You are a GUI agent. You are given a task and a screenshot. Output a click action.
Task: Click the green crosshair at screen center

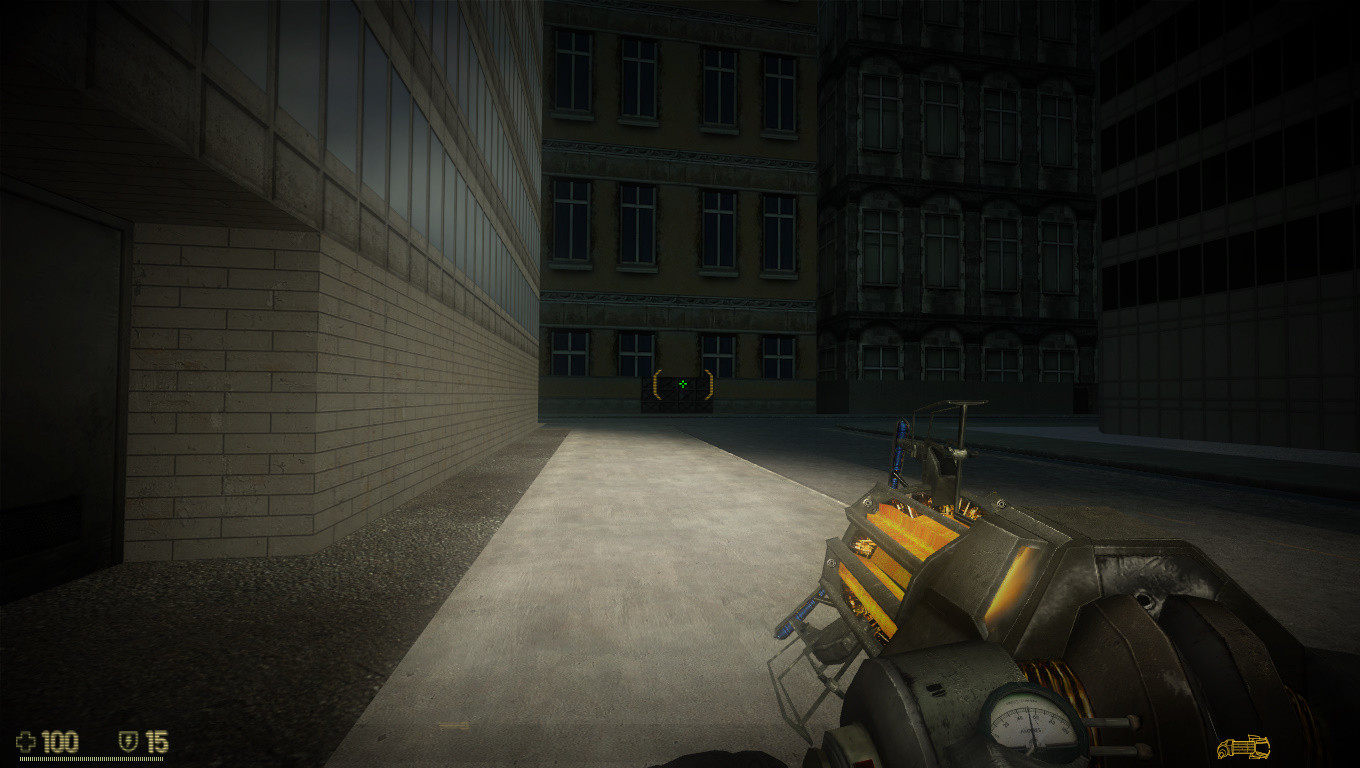click(683, 384)
